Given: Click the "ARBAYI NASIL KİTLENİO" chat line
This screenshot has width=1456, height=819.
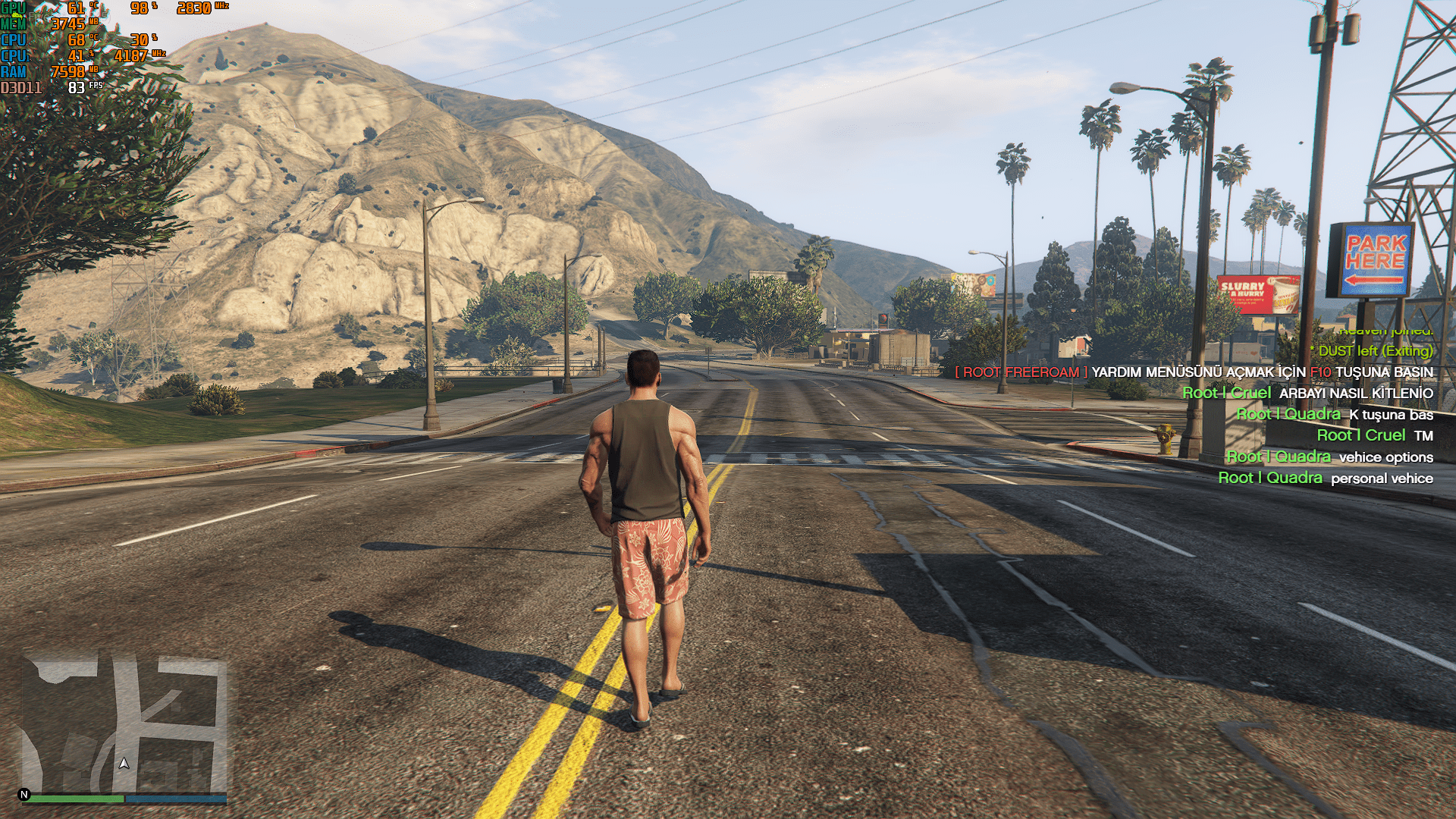Looking at the screenshot, I should (x=1307, y=394).
